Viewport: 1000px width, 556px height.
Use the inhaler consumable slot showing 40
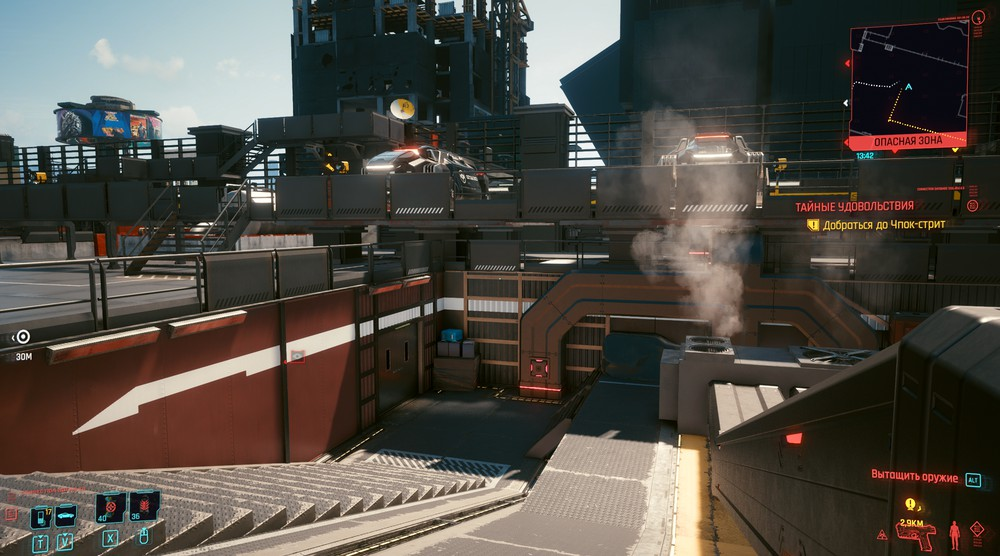(109, 506)
